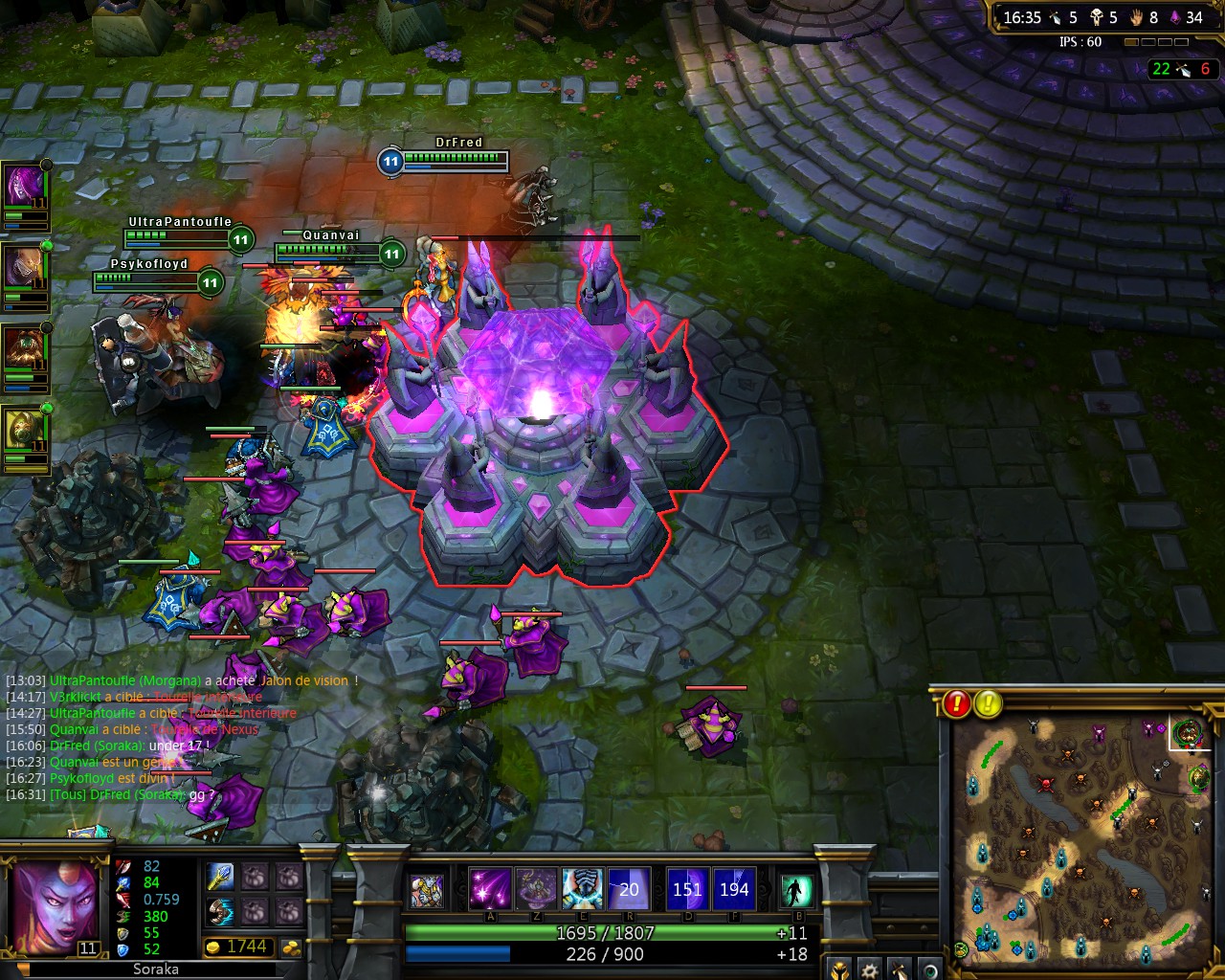1225x980 pixels.
Task: Toggle the eye camera button
Action: [929, 969]
